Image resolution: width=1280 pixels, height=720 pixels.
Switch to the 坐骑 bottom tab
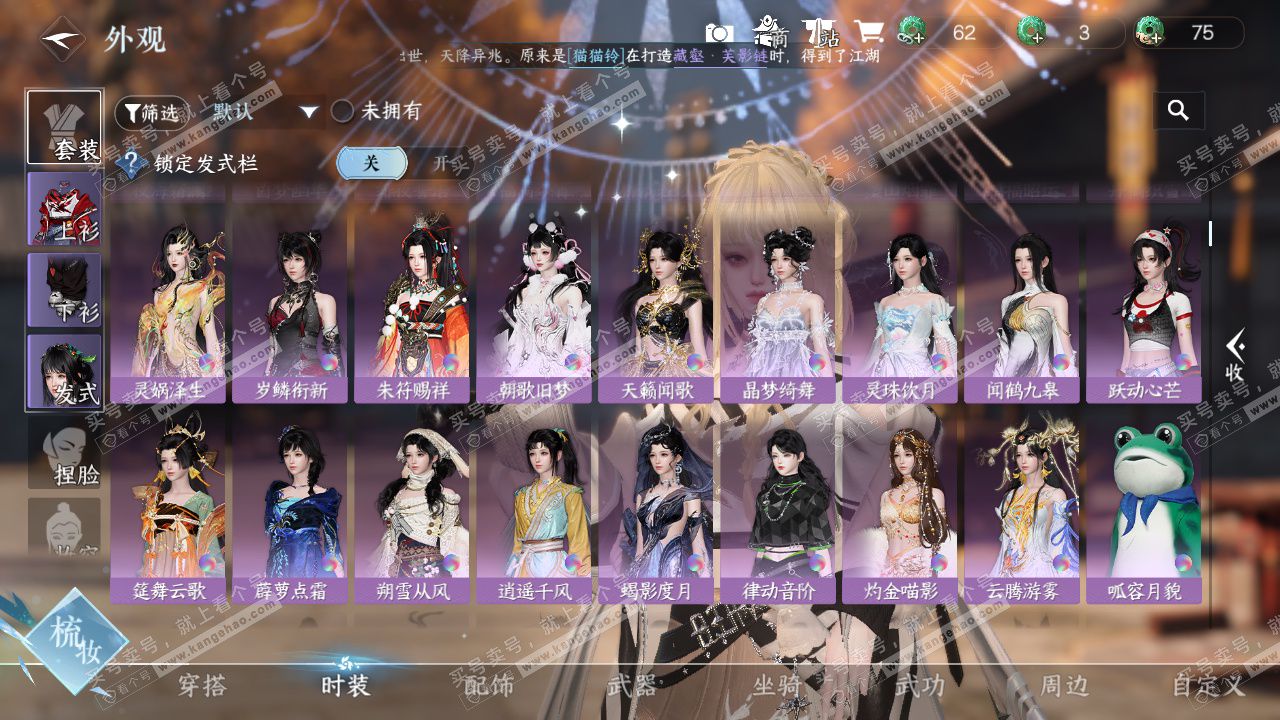point(777,685)
